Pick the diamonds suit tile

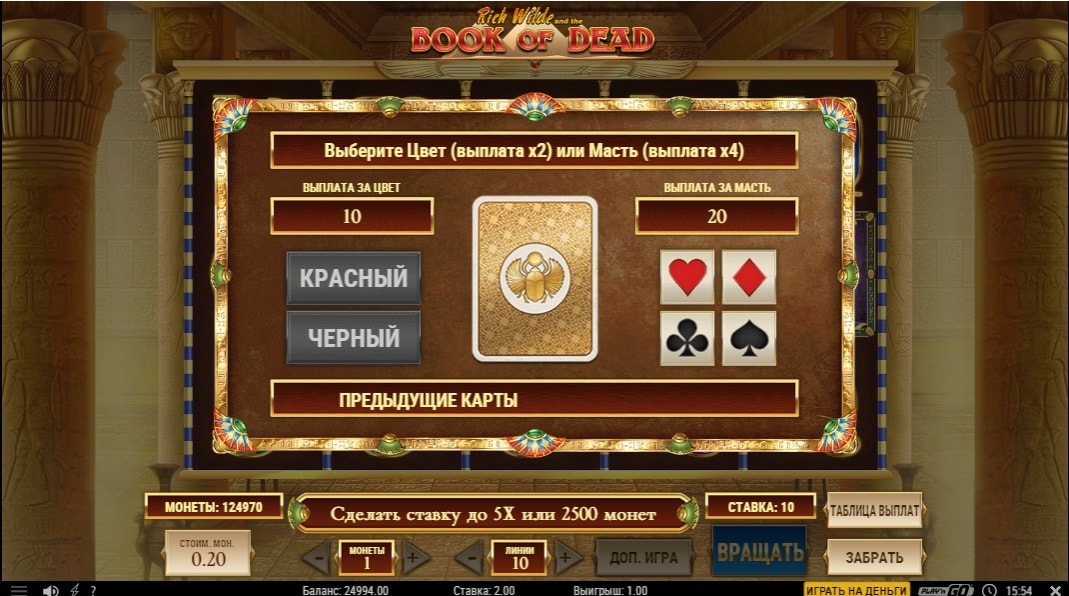[x=749, y=277]
